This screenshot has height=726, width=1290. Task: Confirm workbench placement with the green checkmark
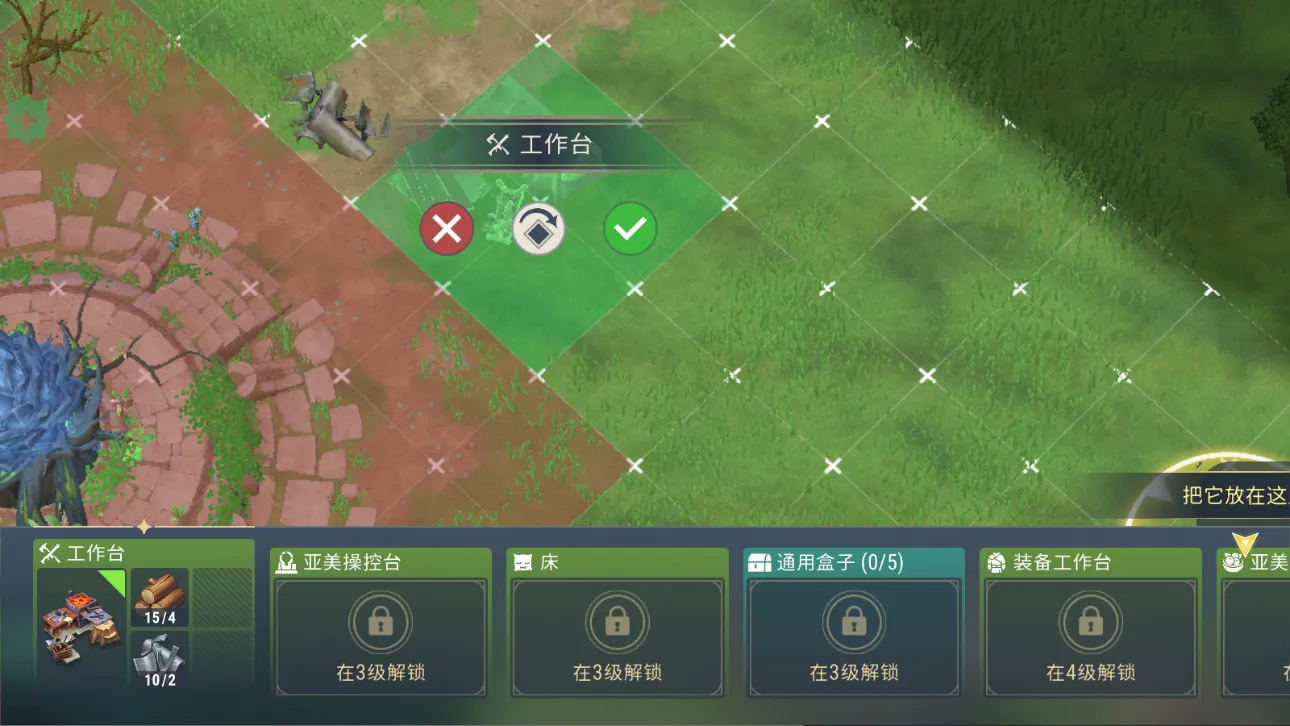click(x=629, y=228)
